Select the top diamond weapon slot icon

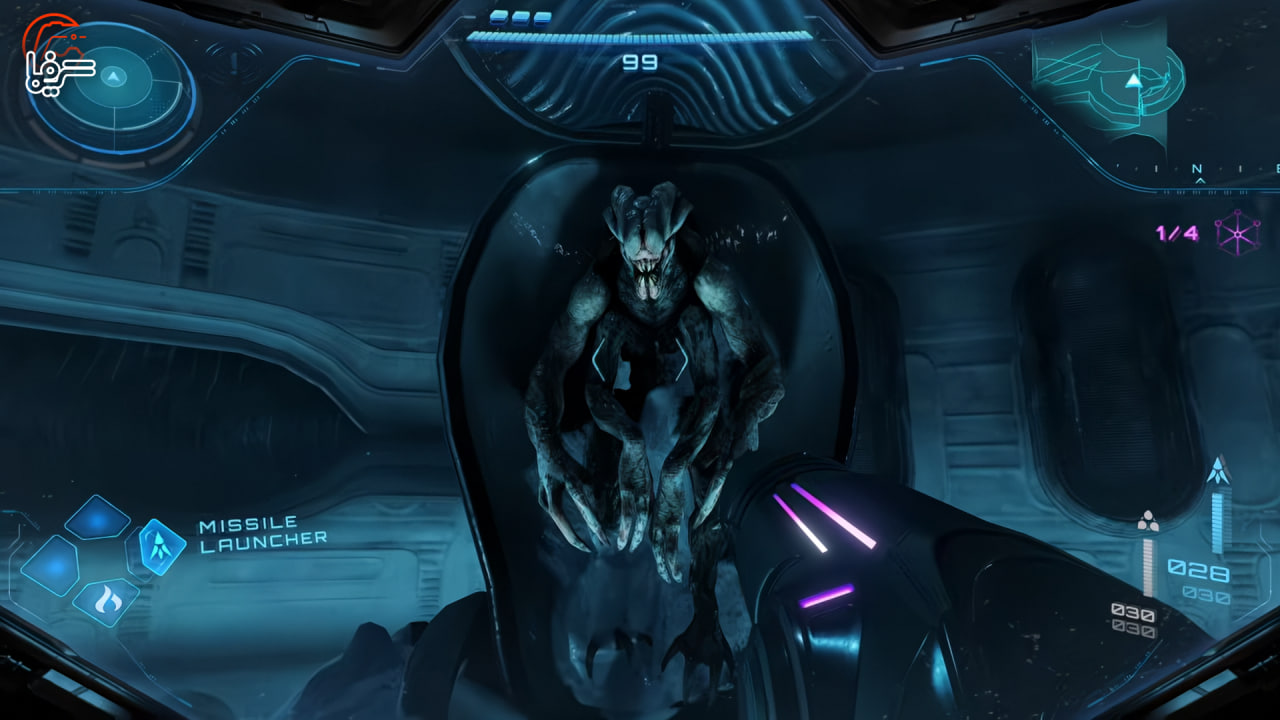(98, 519)
